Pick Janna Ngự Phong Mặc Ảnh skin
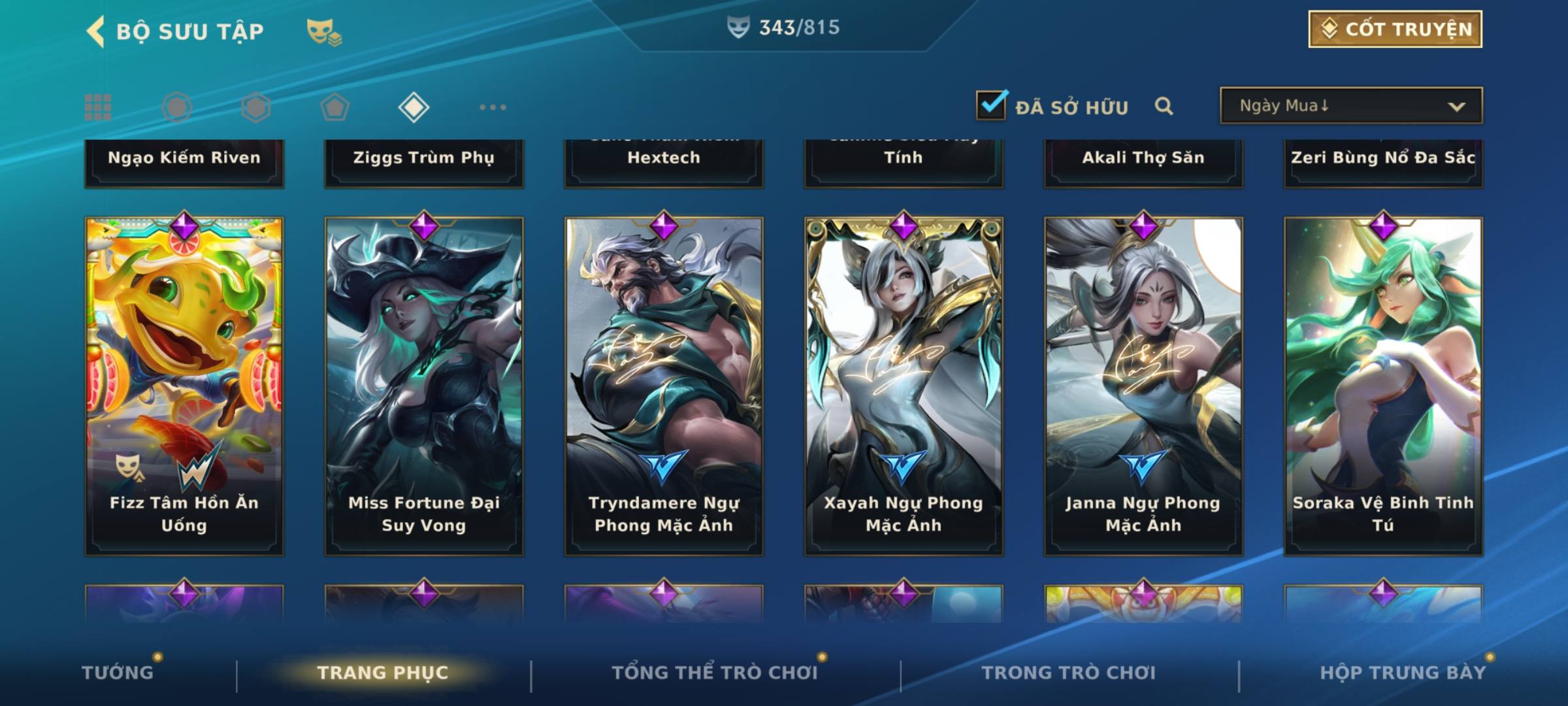The height and width of the screenshot is (706, 1568). tap(1143, 386)
